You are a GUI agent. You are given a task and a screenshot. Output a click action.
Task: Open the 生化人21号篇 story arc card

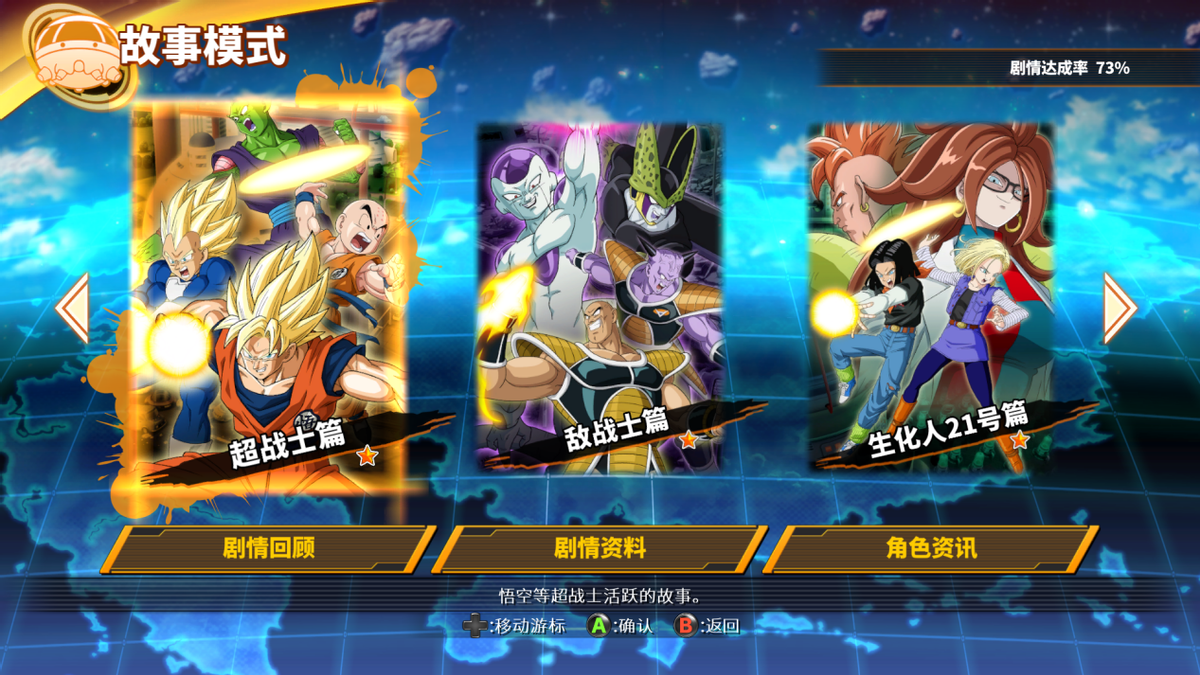pyautogui.click(x=931, y=297)
